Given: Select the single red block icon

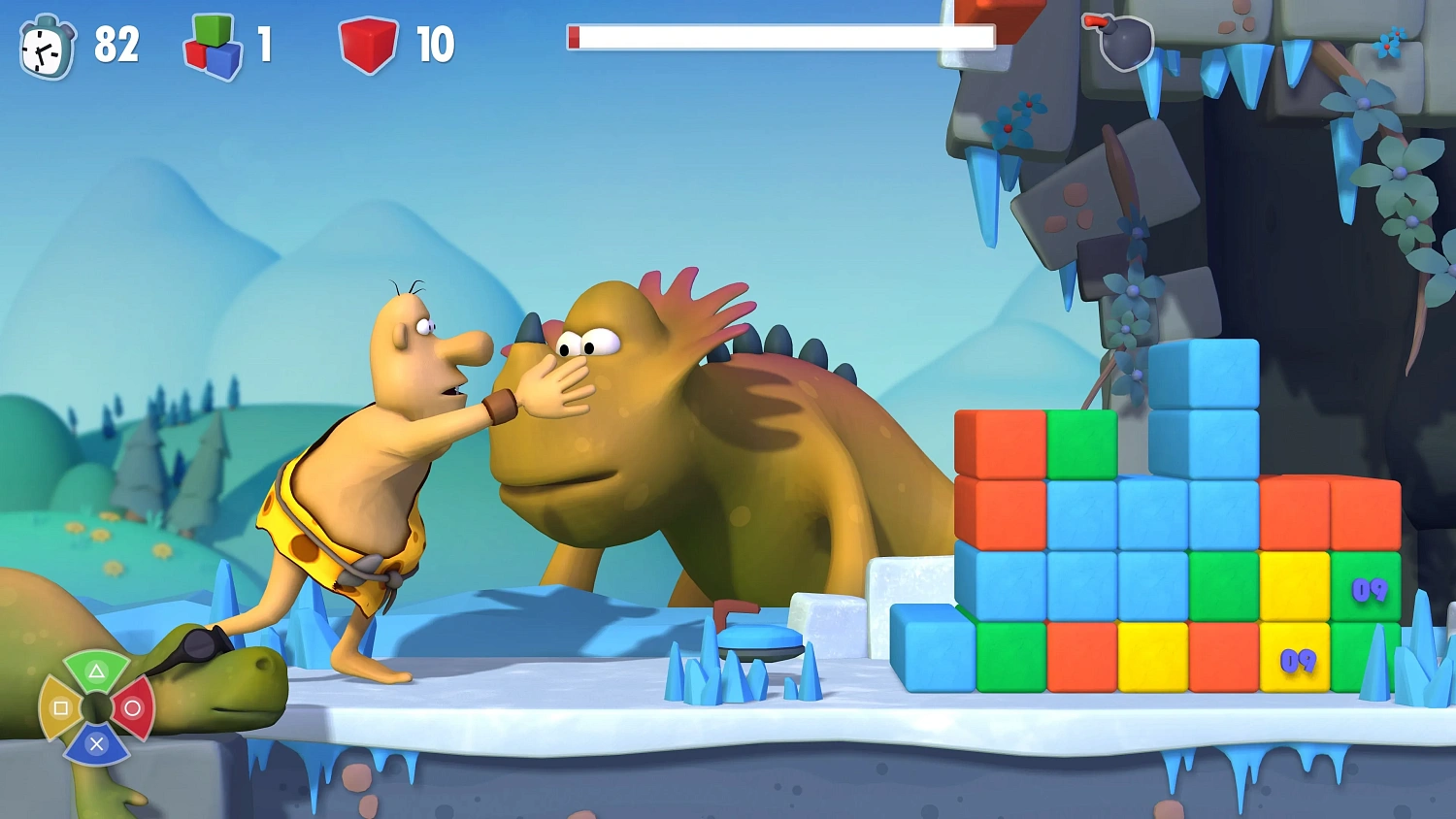Looking at the screenshot, I should 368,45.
